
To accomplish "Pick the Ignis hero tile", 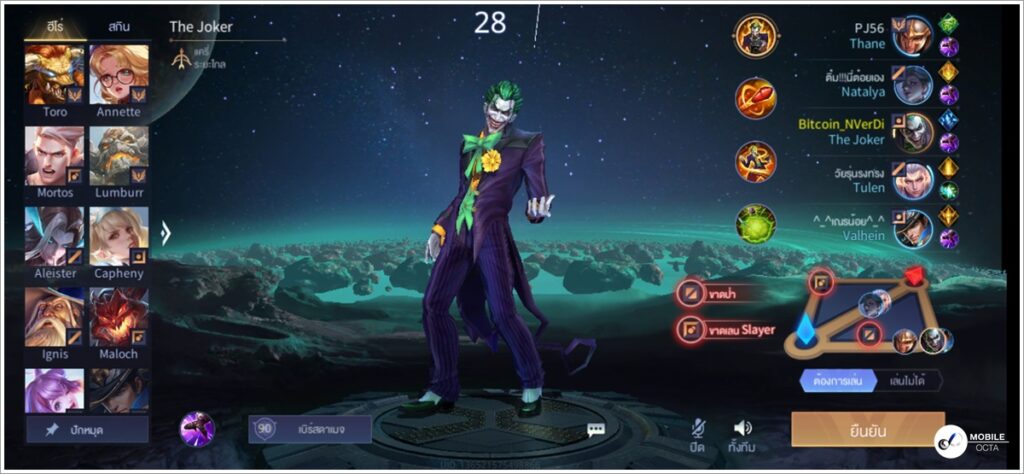I will pos(55,318).
